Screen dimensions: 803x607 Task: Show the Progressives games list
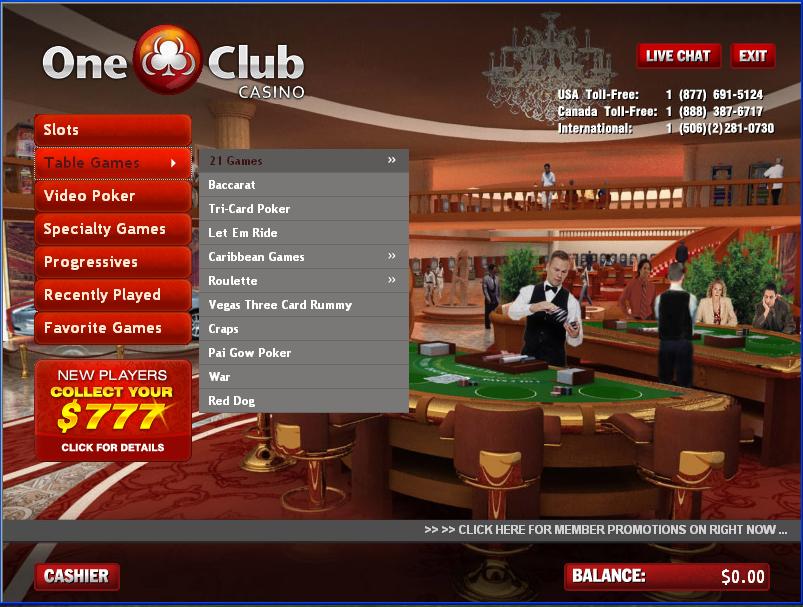pyautogui.click(x=112, y=262)
